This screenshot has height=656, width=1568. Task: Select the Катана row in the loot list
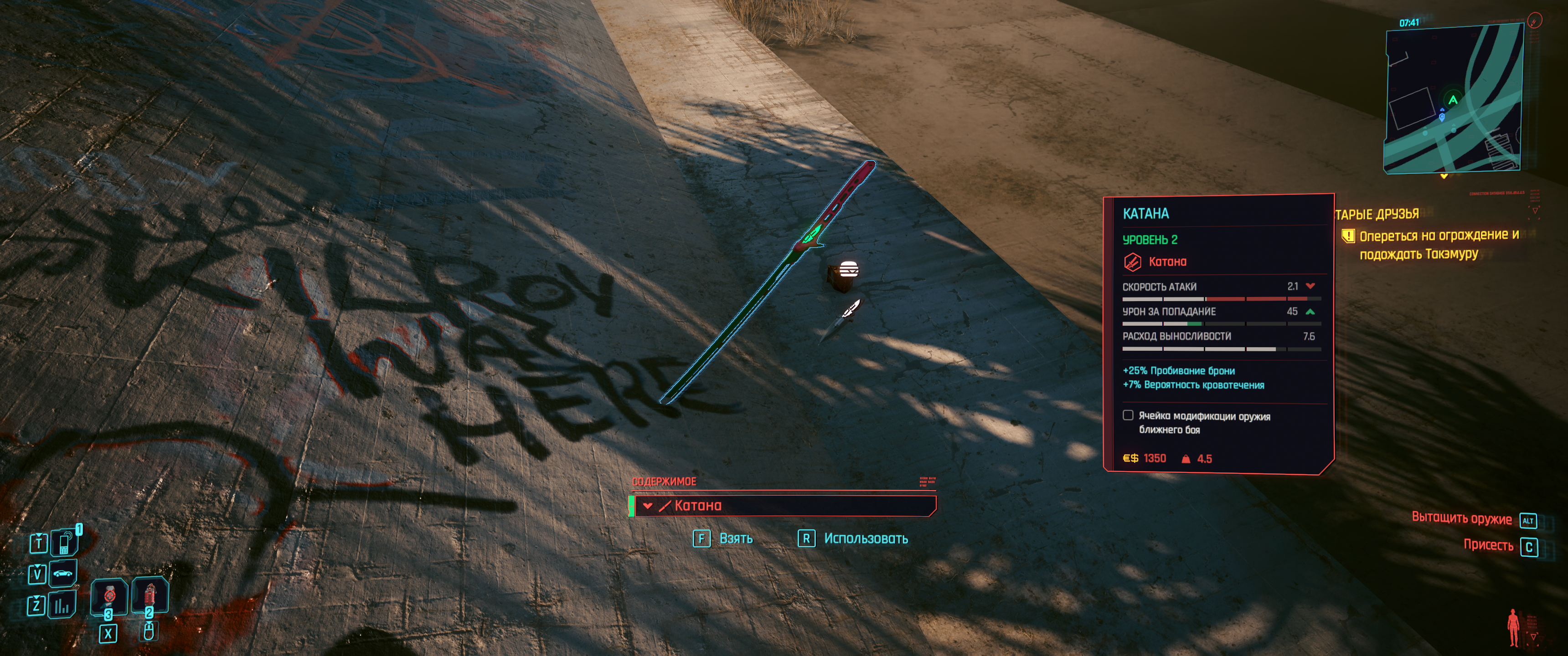[x=782, y=506]
